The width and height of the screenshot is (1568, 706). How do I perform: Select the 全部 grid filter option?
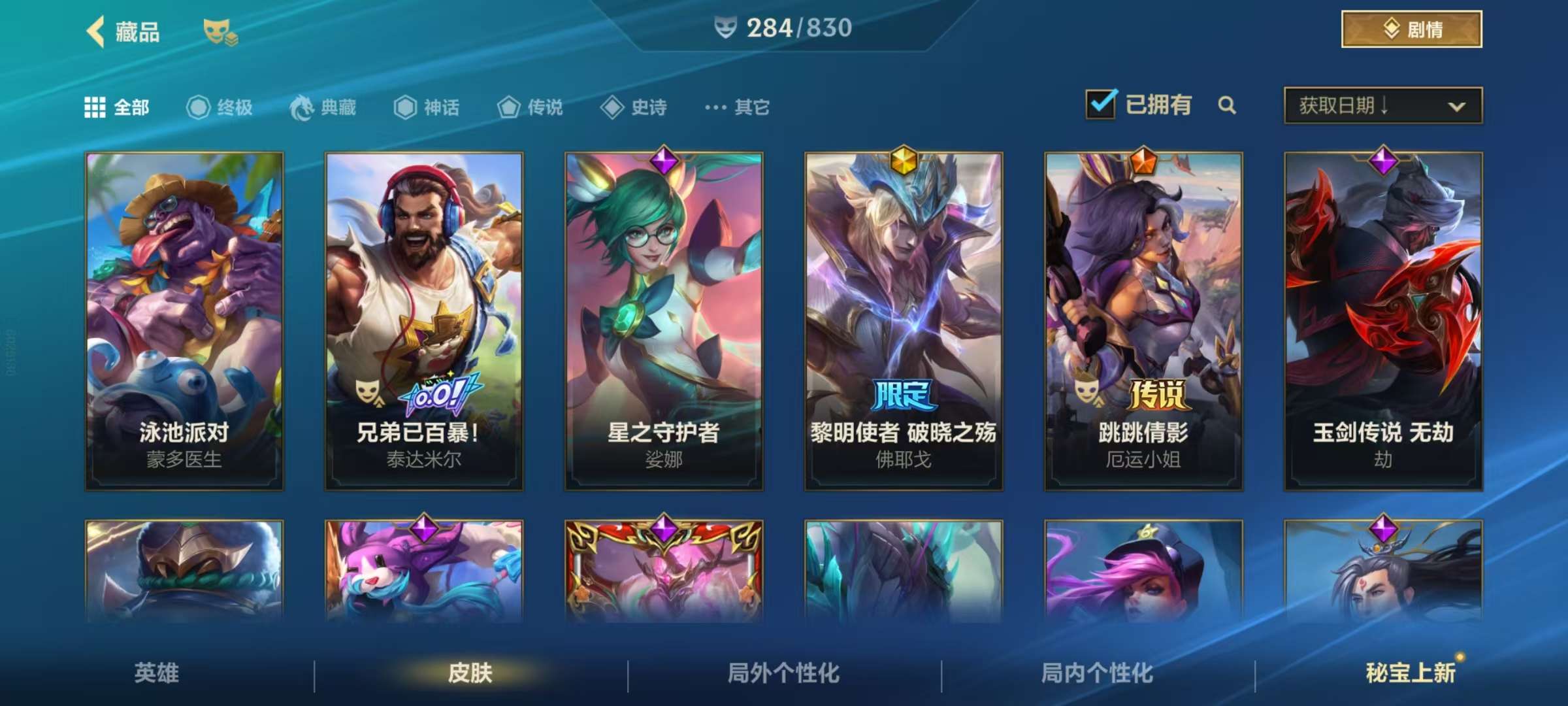click(x=96, y=108)
